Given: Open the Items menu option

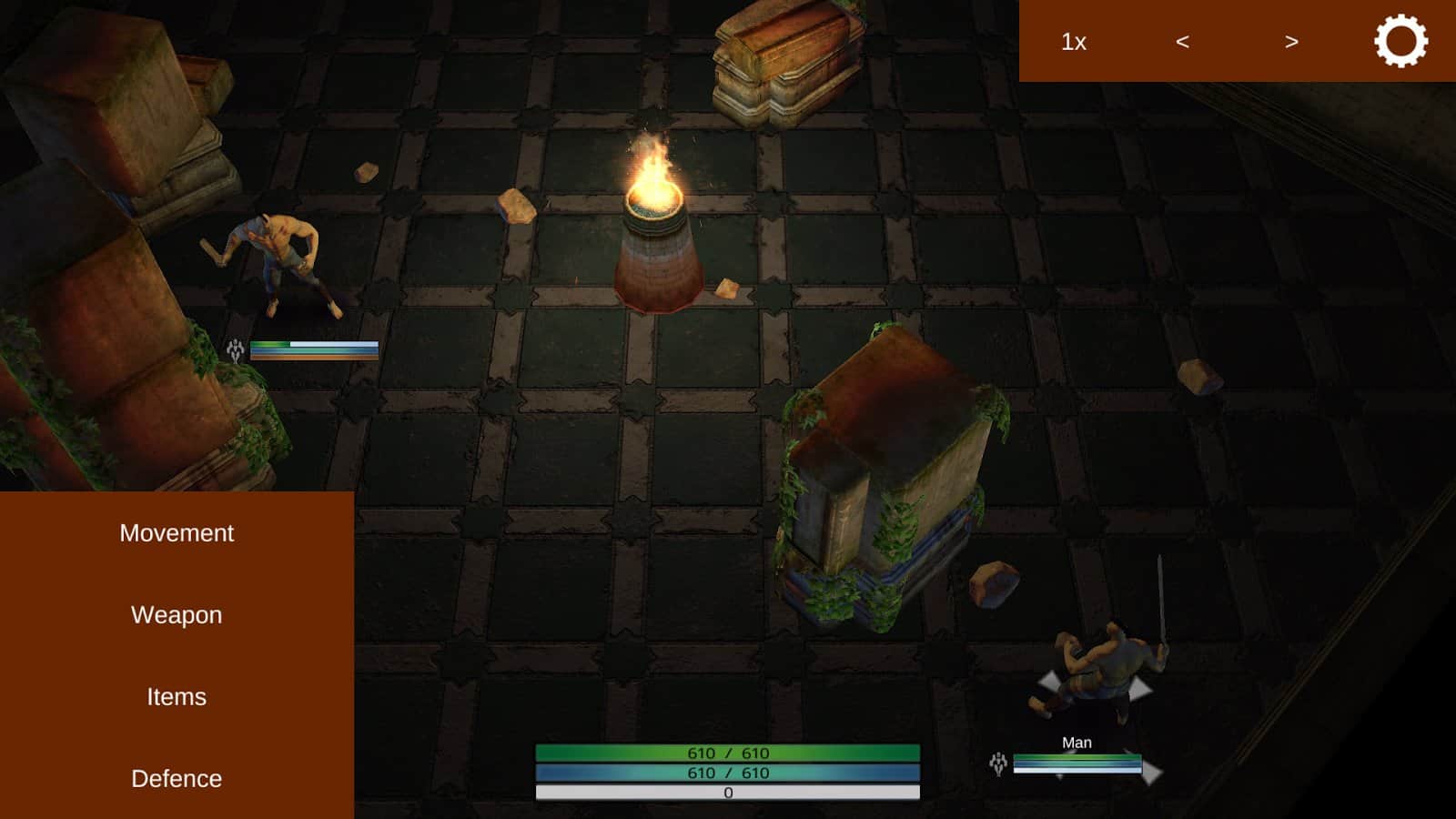Looking at the screenshot, I should click(x=177, y=697).
